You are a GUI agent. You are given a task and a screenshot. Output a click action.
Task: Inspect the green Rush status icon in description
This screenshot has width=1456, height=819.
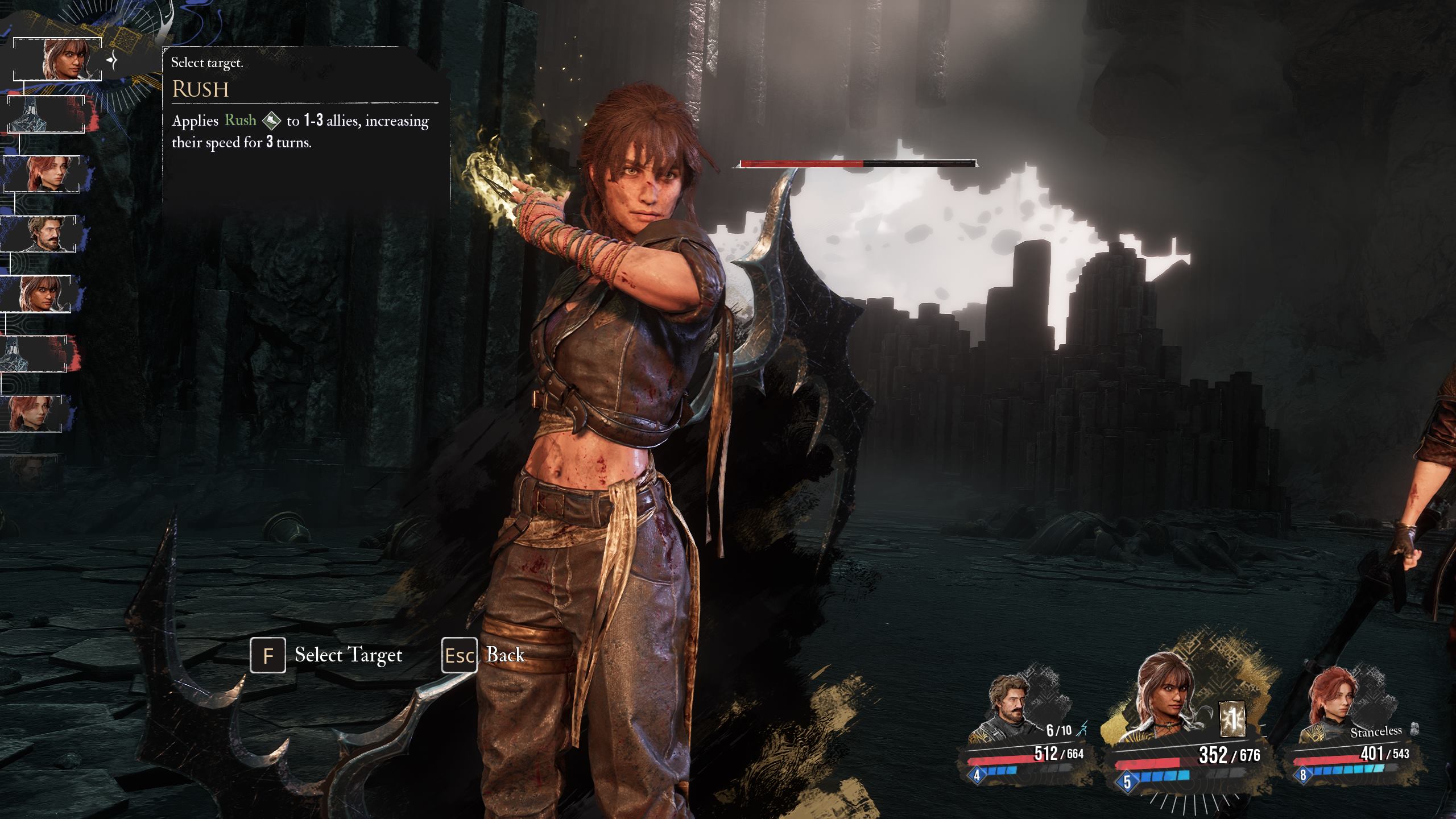tap(271, 121)
